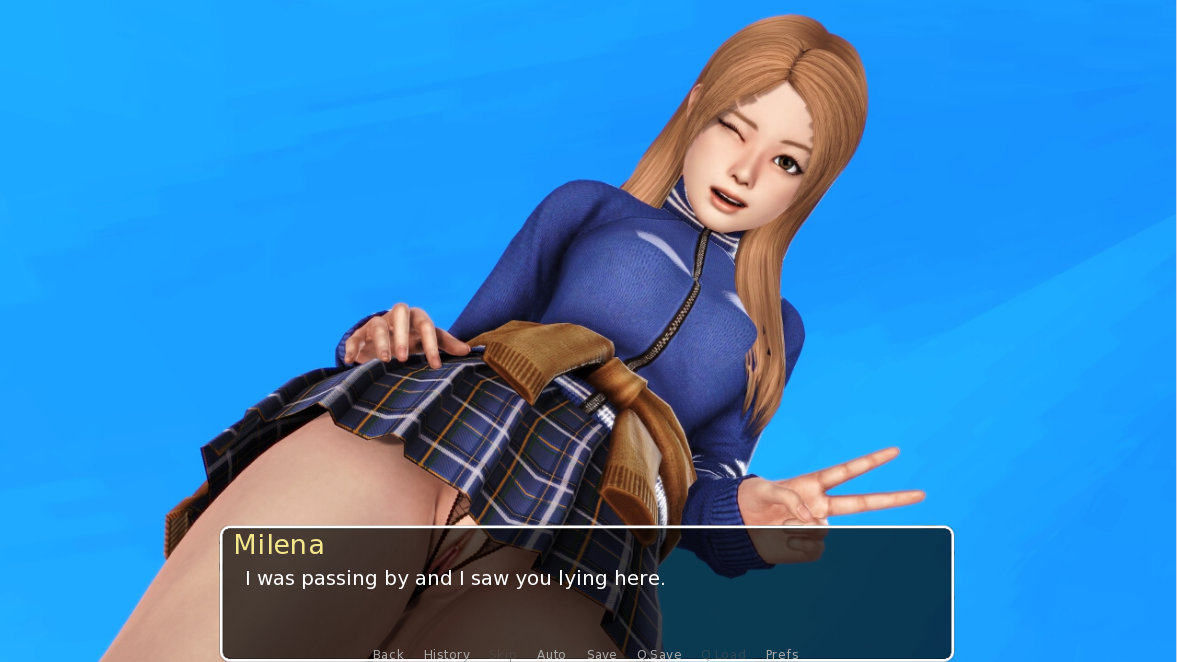This screenshot has height=662, width=1177.
Task: Open the Prefs settings screen
Action: pyautogui.click(x=782, y=654)
